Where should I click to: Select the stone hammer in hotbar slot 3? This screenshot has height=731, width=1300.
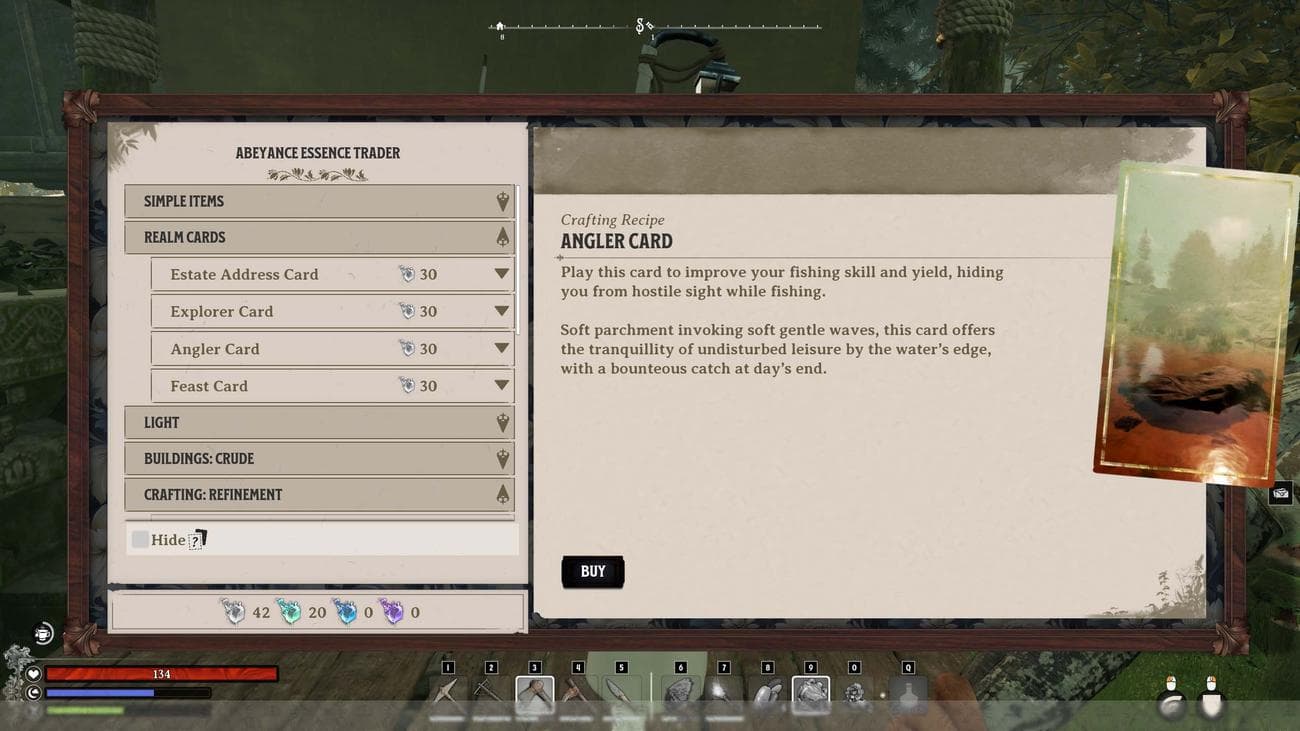click(534, 694)
